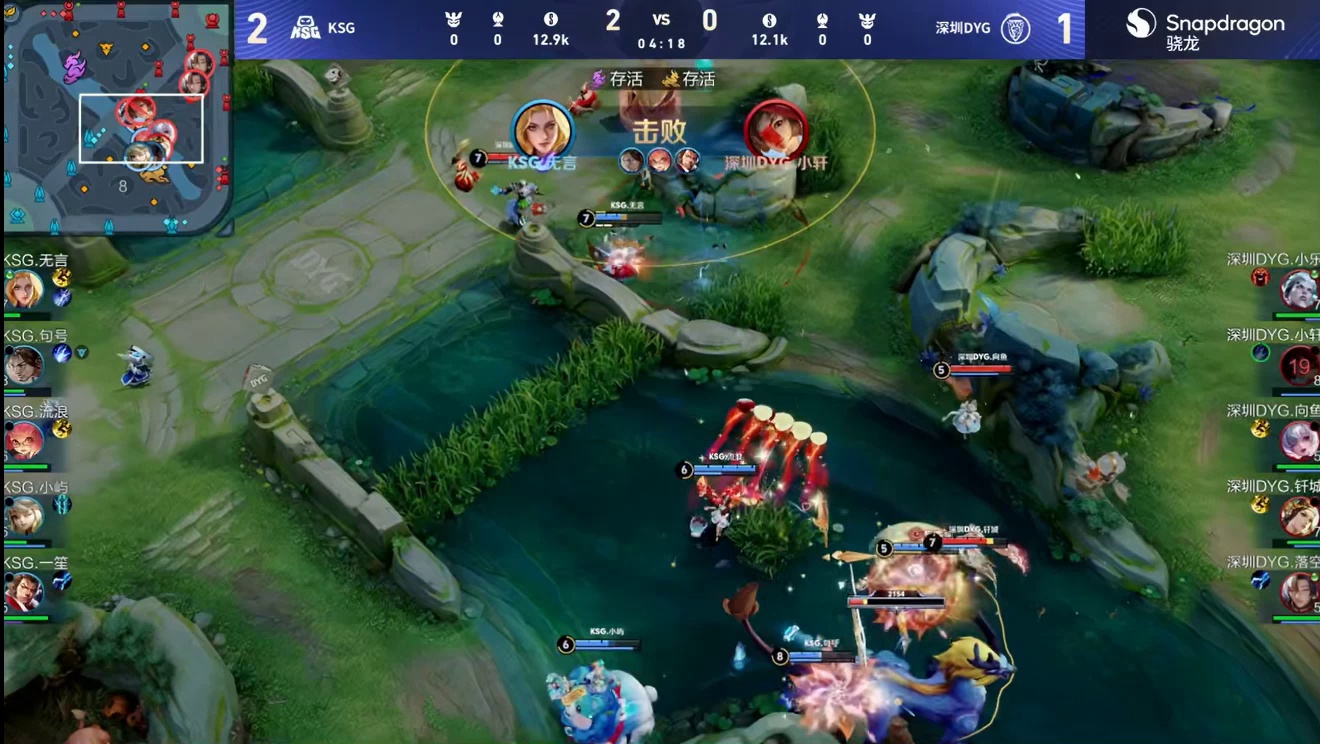The image size is (1320, 744).
Task: Select 深圳DYG.小轩's respawning hero portrait
Action: (1298, 366)
